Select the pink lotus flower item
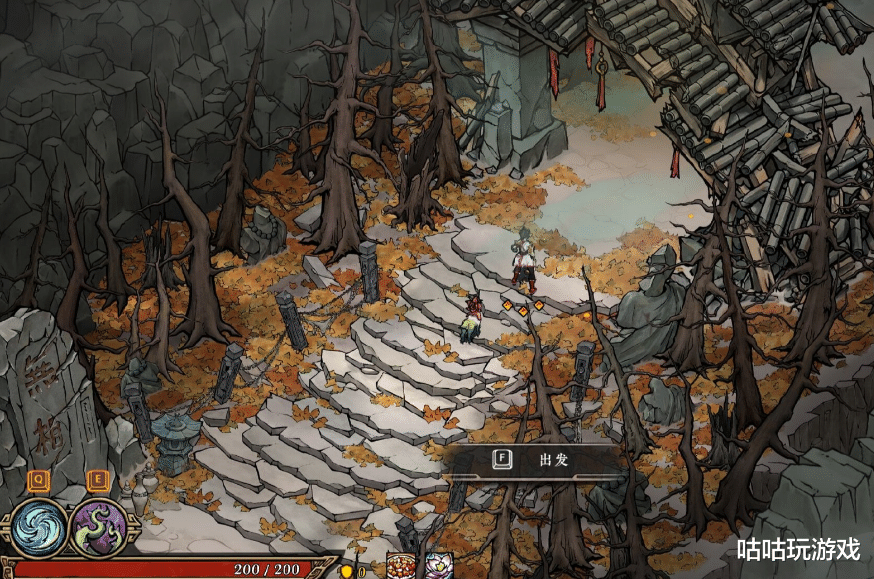 pyautogui.click(x=438, y=566)
